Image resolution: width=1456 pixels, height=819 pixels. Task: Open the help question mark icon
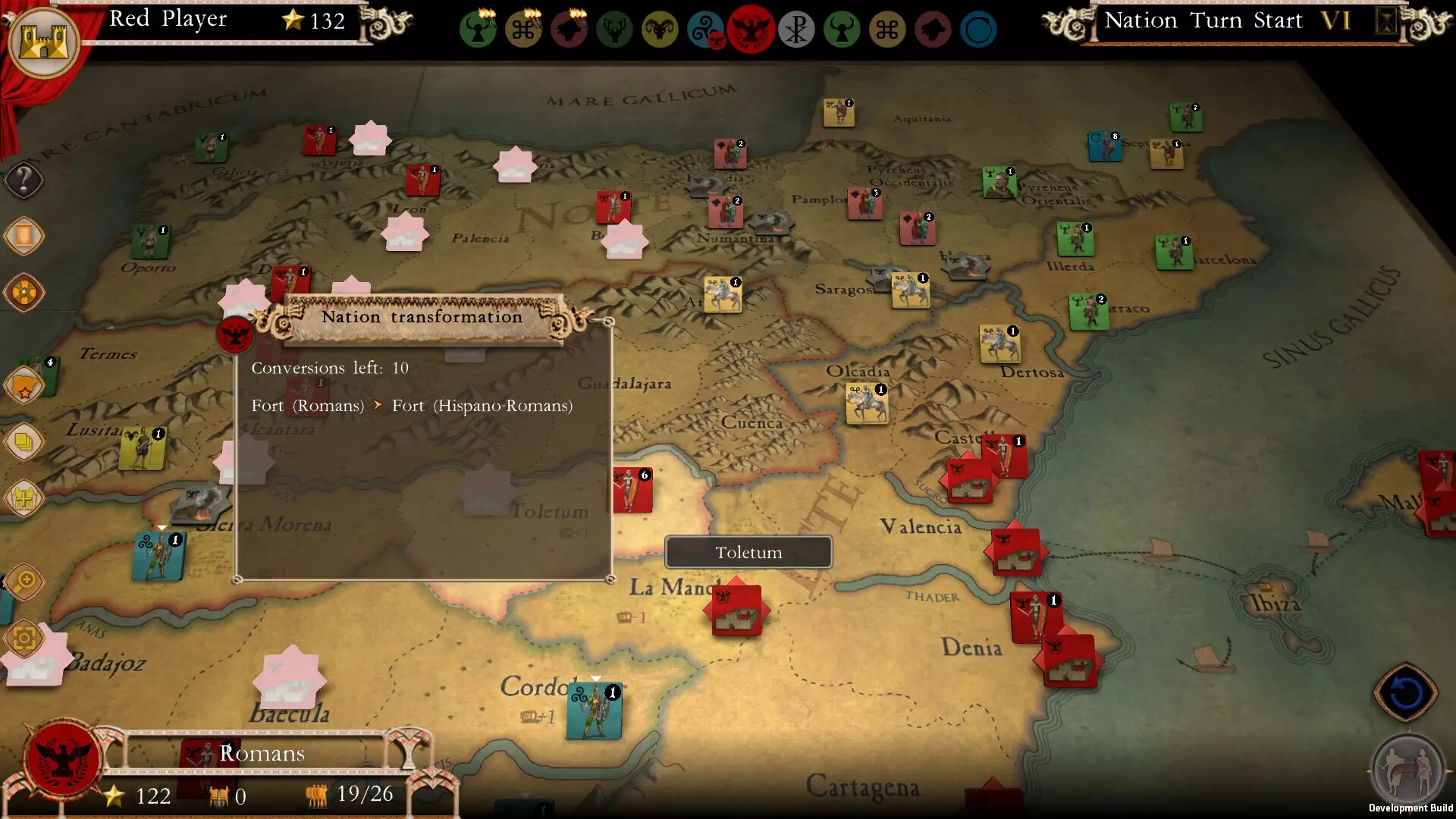pos(24,180)
